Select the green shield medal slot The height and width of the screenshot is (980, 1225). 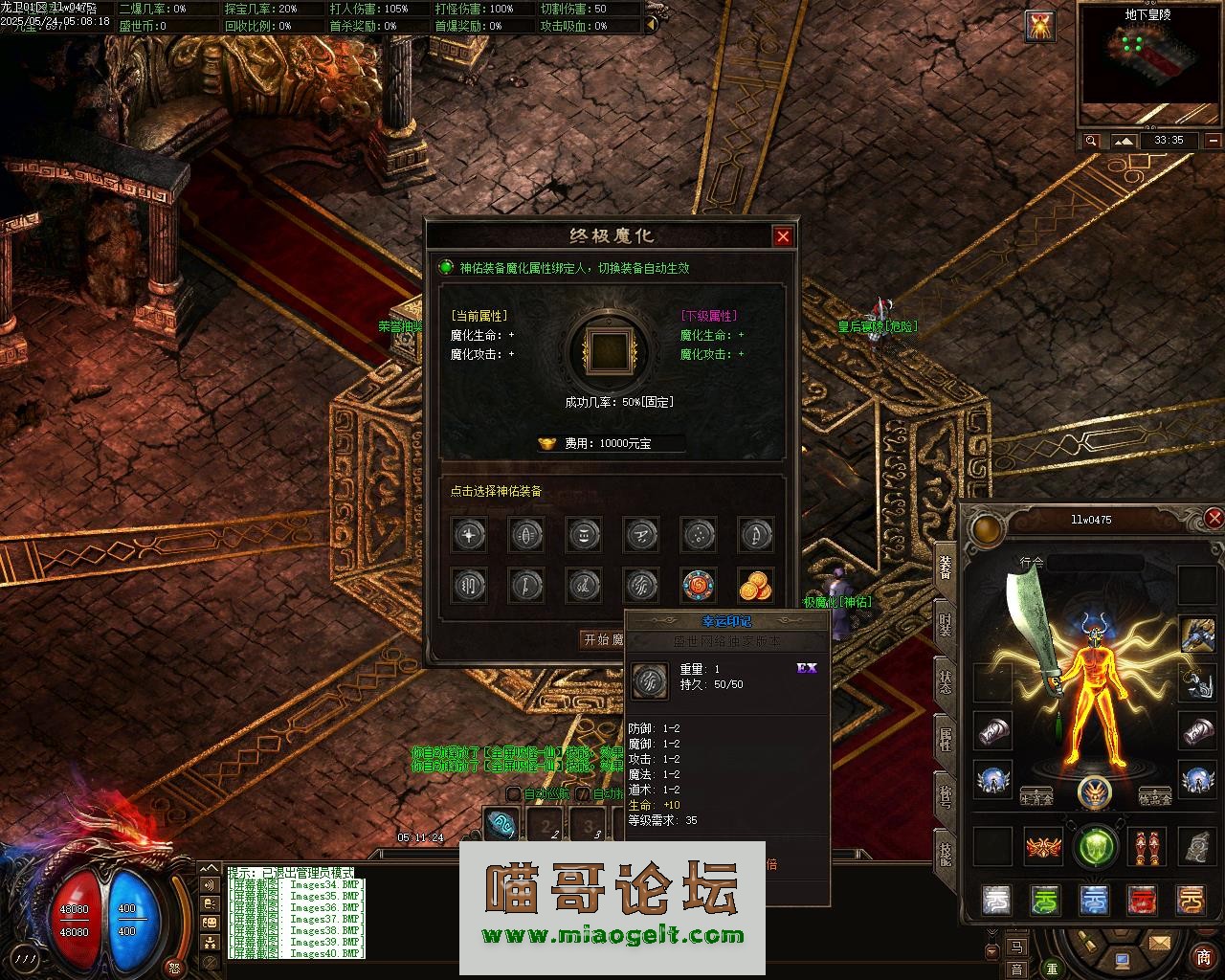tap(1095, 847)
